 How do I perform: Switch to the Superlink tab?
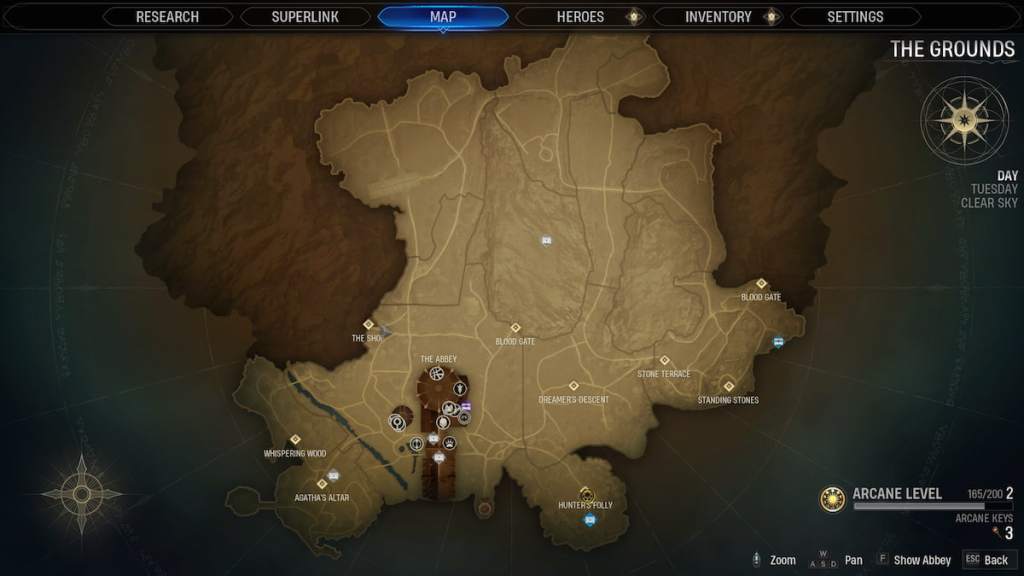304,17
